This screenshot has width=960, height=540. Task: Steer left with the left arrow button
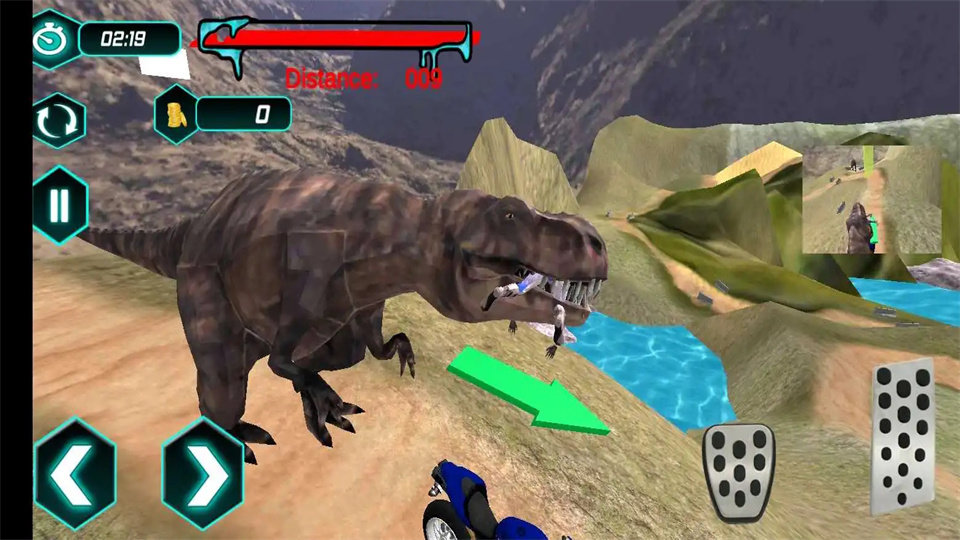75,474
